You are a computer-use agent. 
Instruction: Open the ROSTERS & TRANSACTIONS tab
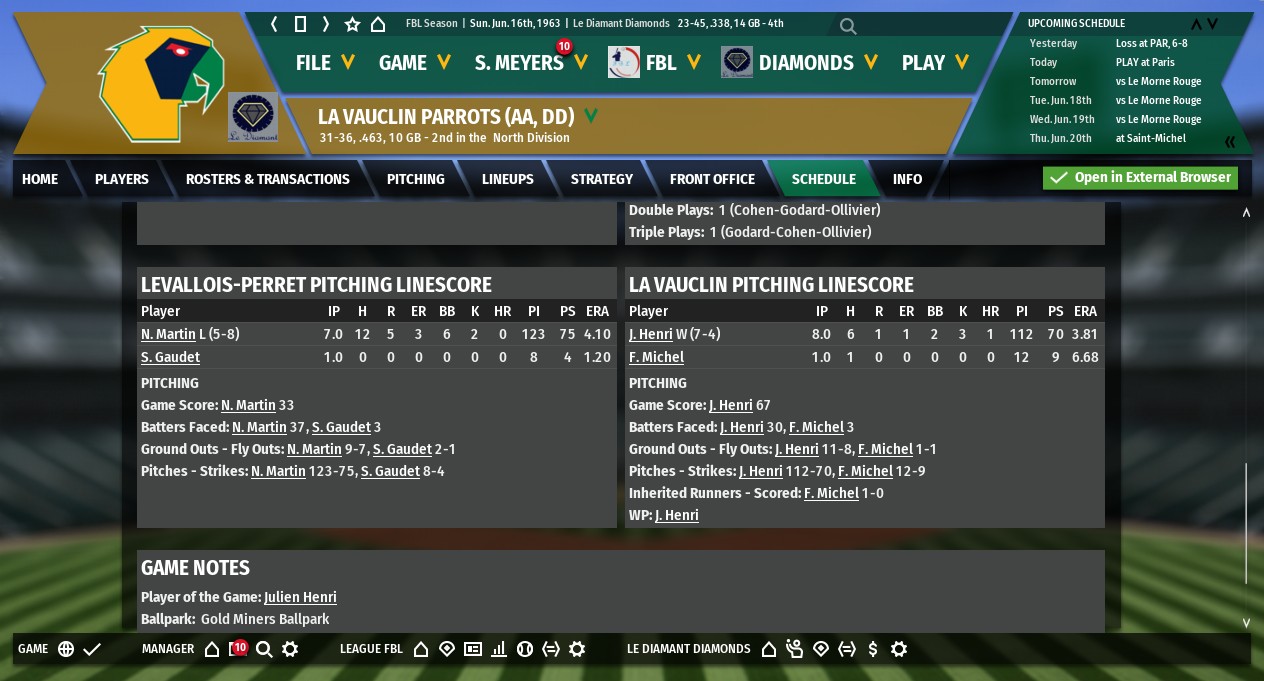pos(268,179)
